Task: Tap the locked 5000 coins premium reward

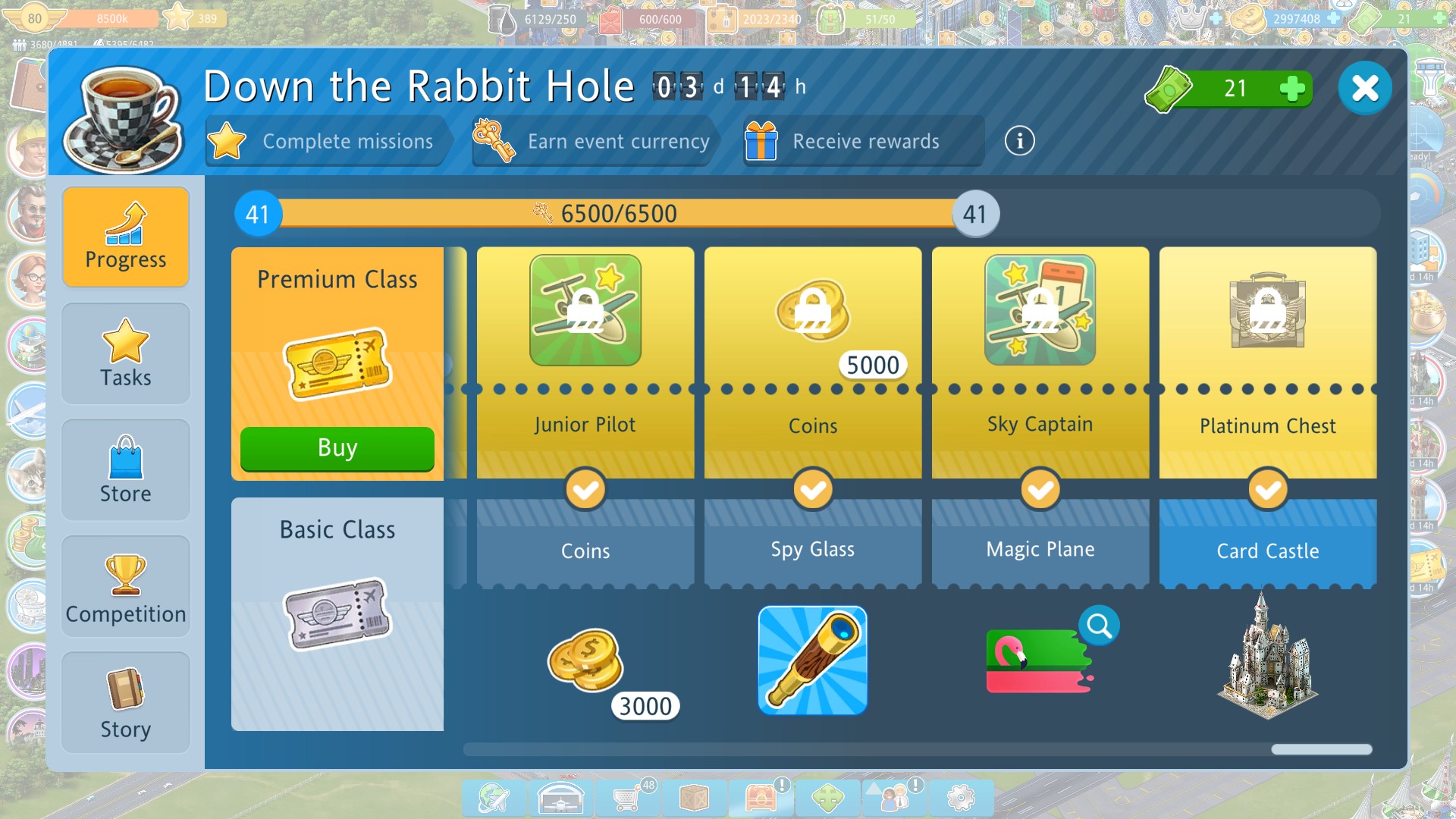Action: tap(813, 311)
